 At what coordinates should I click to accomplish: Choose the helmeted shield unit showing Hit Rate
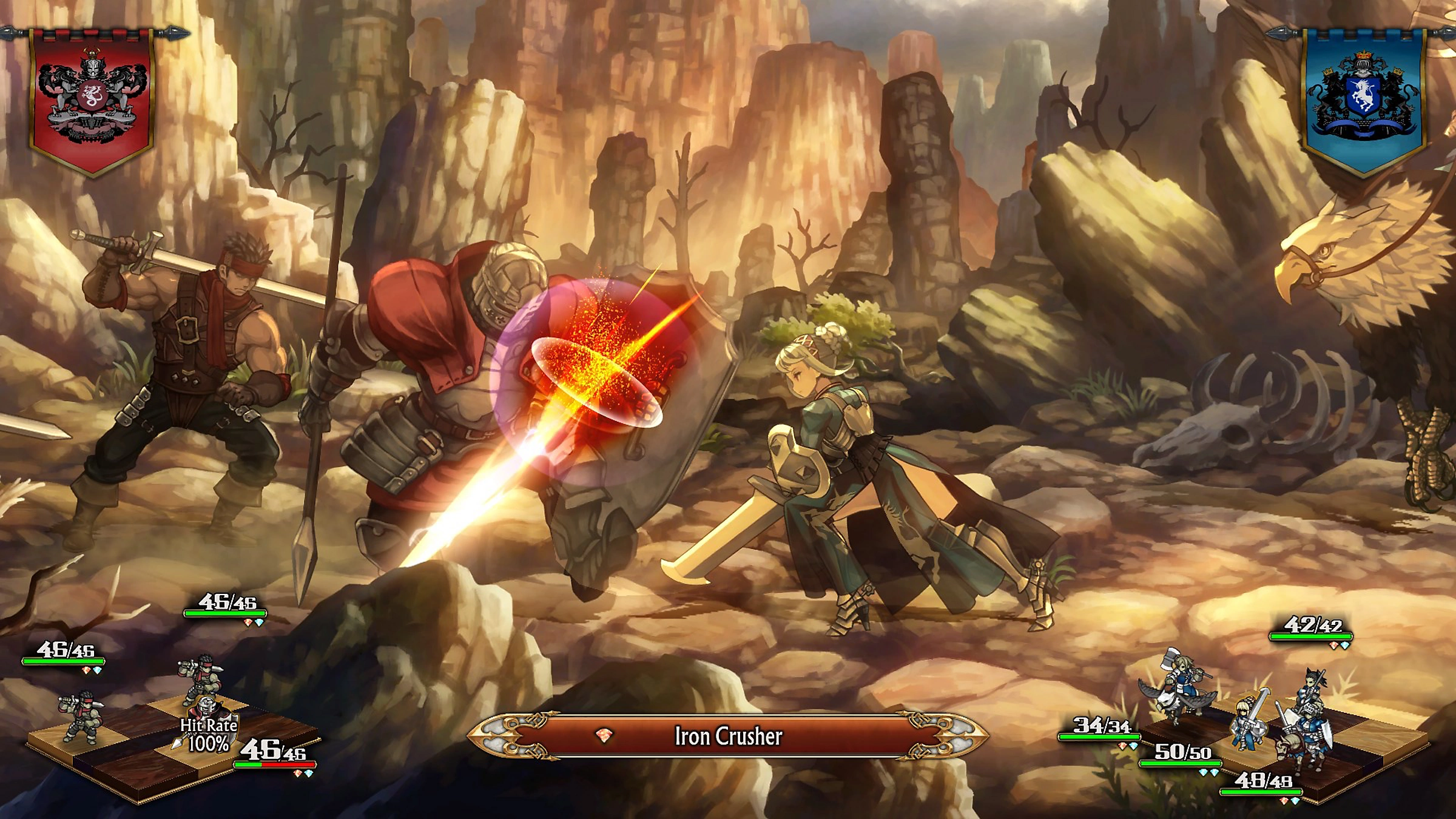point(207,711)
